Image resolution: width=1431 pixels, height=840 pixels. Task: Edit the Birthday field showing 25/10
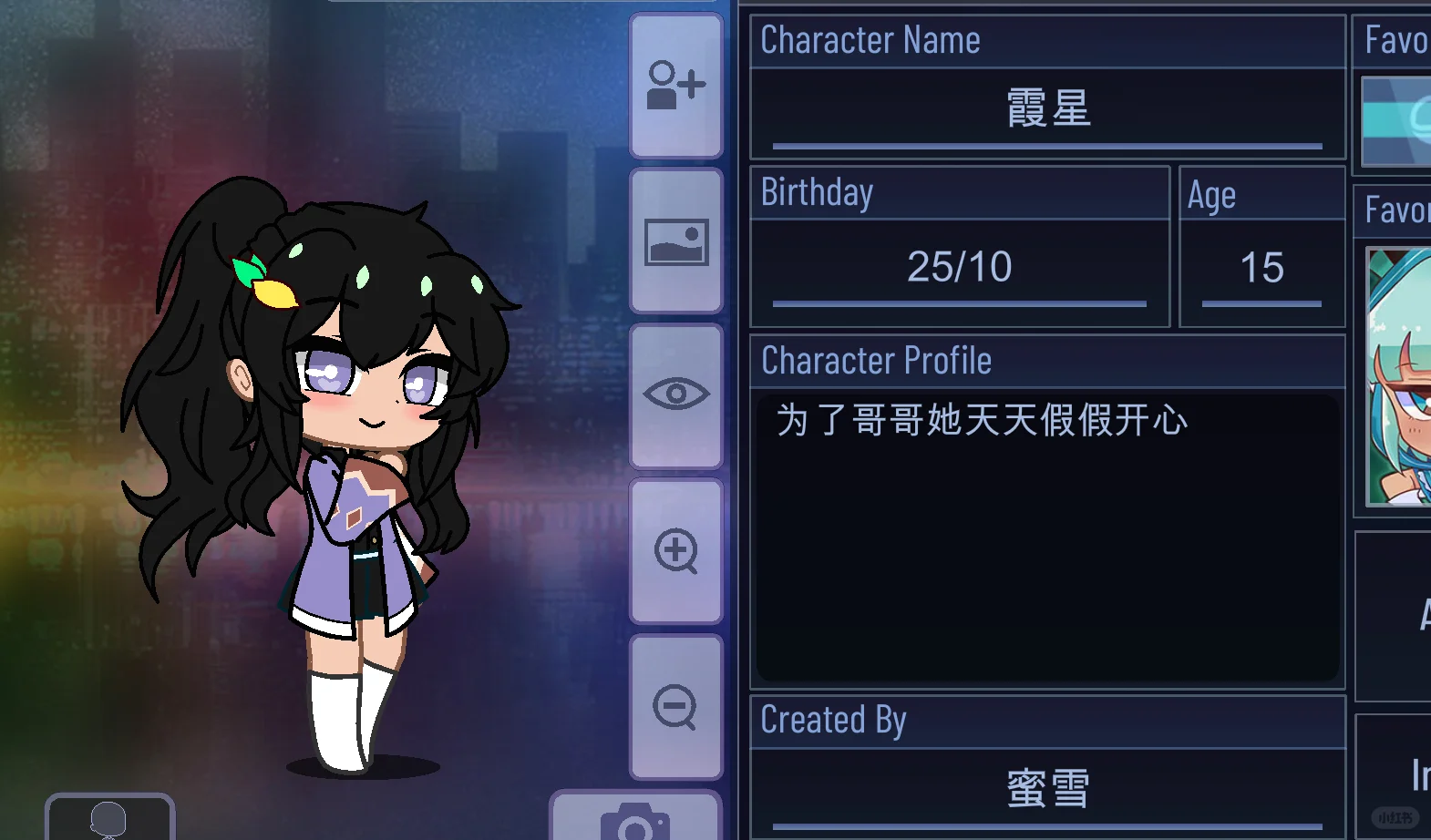tap(959, 267)
